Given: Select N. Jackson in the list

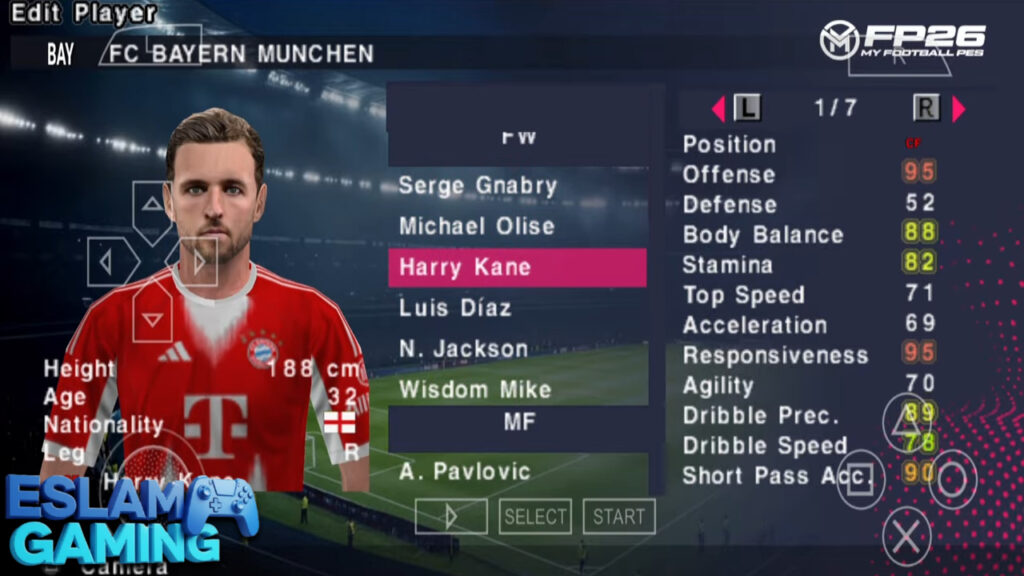Looking at the screenshot, I should (463, 349).
